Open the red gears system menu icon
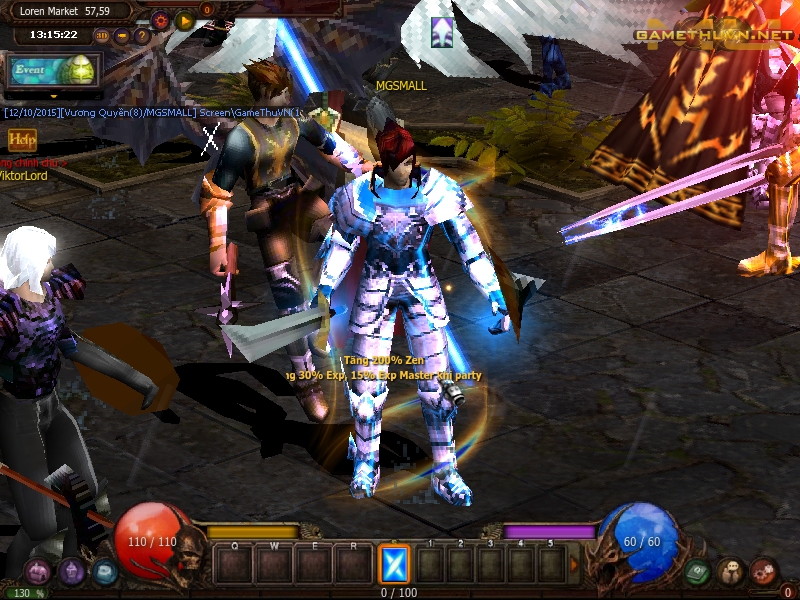 [x=764, y=572]
